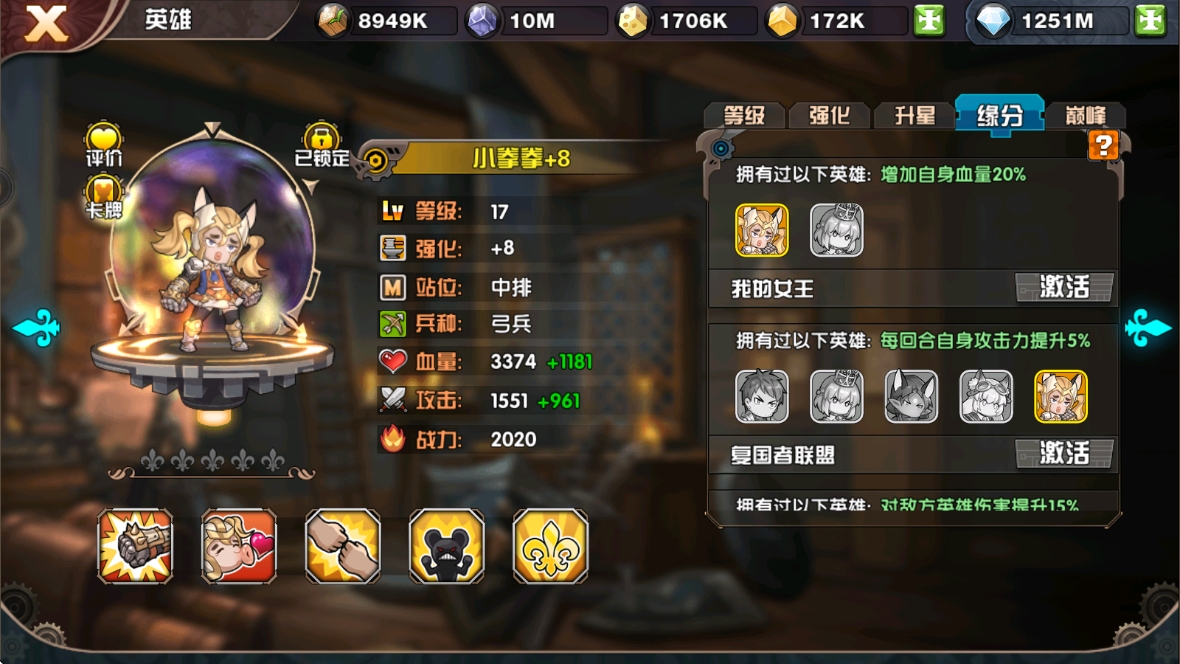Image resolution: width=1180 pixels, height=664 pixels.
Task: Activate the 我的女王 bond
Action: pyautogui.click(x=1064, y=288)
